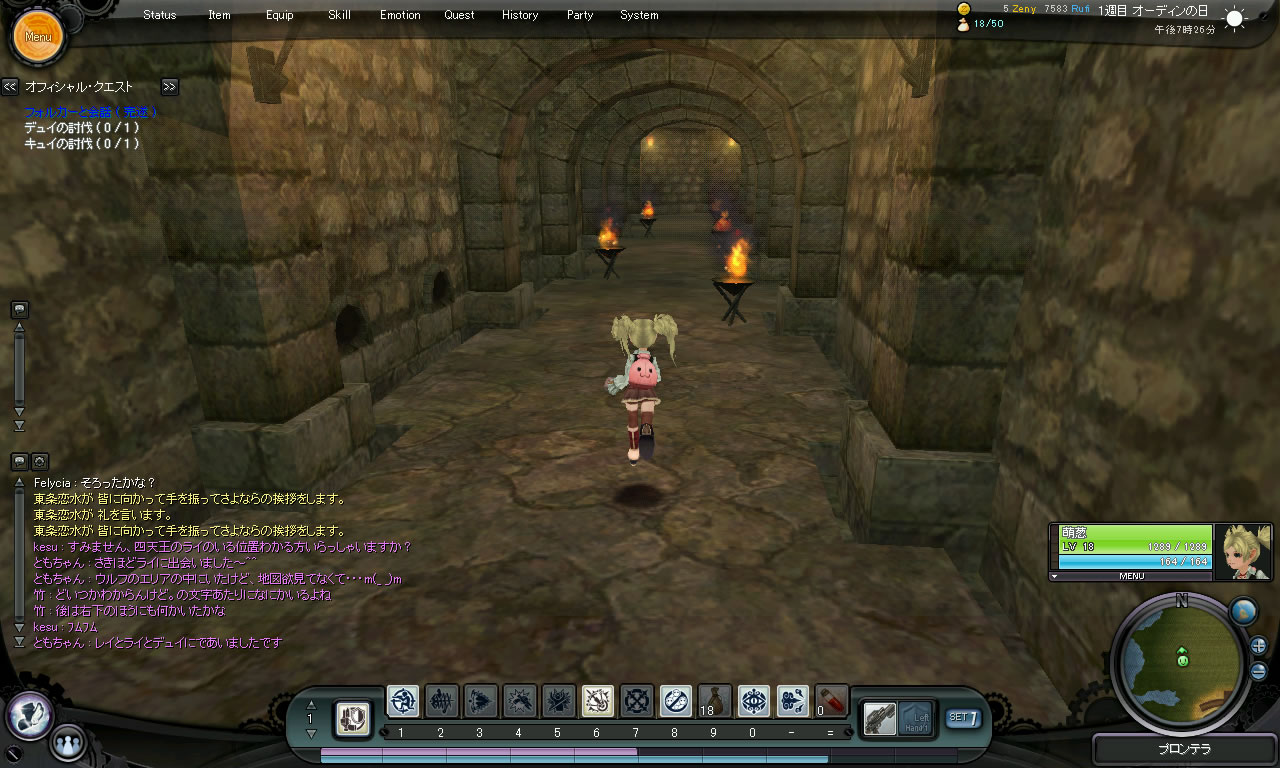The height and width of the screenshot is (768, 1280).
Task: Activate the bandage skill in slot 8
Action: click(x=676, y=701)
